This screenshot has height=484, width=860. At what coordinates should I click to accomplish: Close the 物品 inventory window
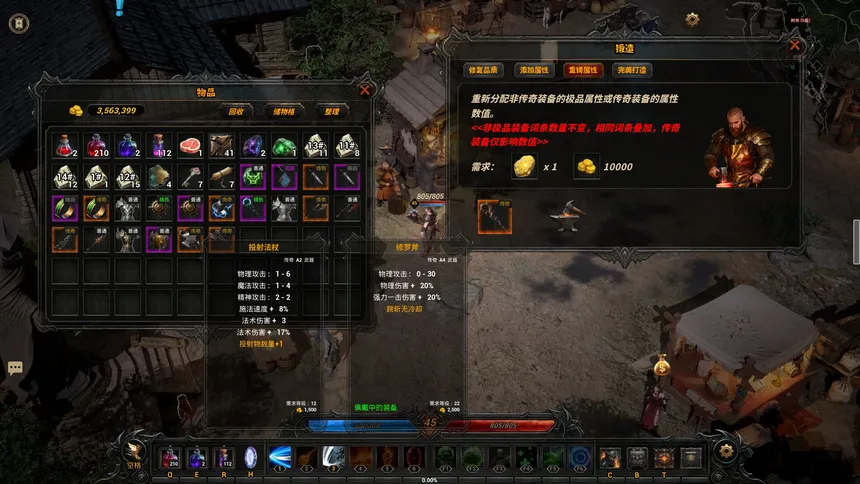click(365, 90)
